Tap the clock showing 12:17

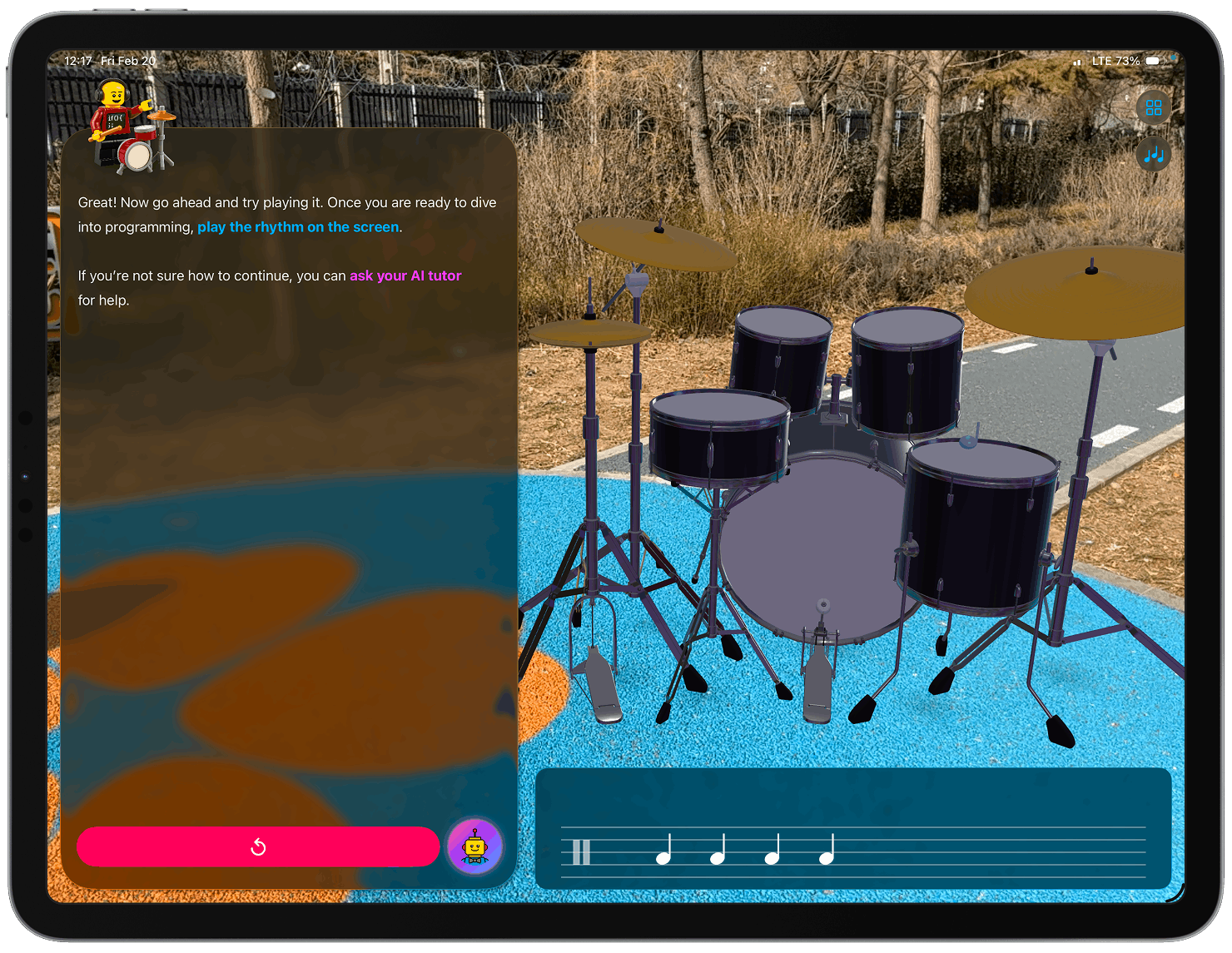coord(81,60)
